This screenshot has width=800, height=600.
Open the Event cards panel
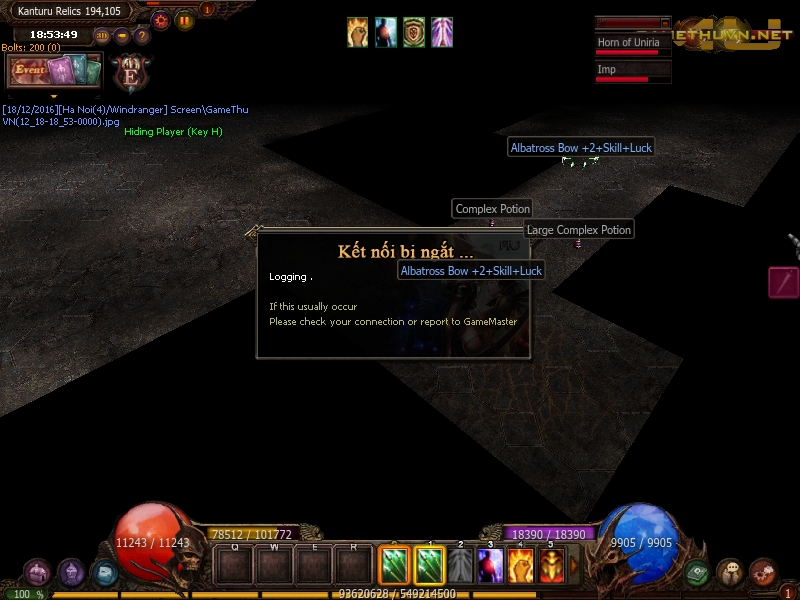coord(55,71)
